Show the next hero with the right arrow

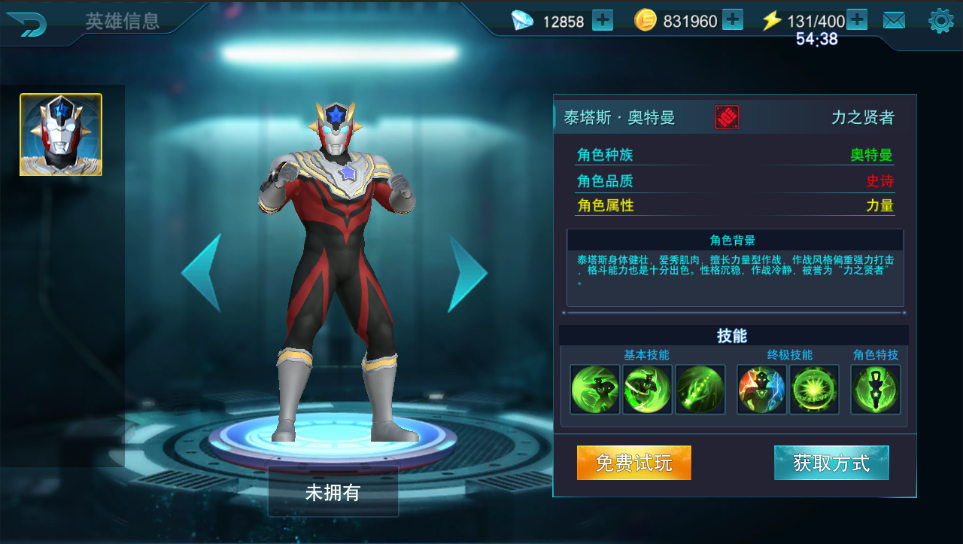[466, 272]
